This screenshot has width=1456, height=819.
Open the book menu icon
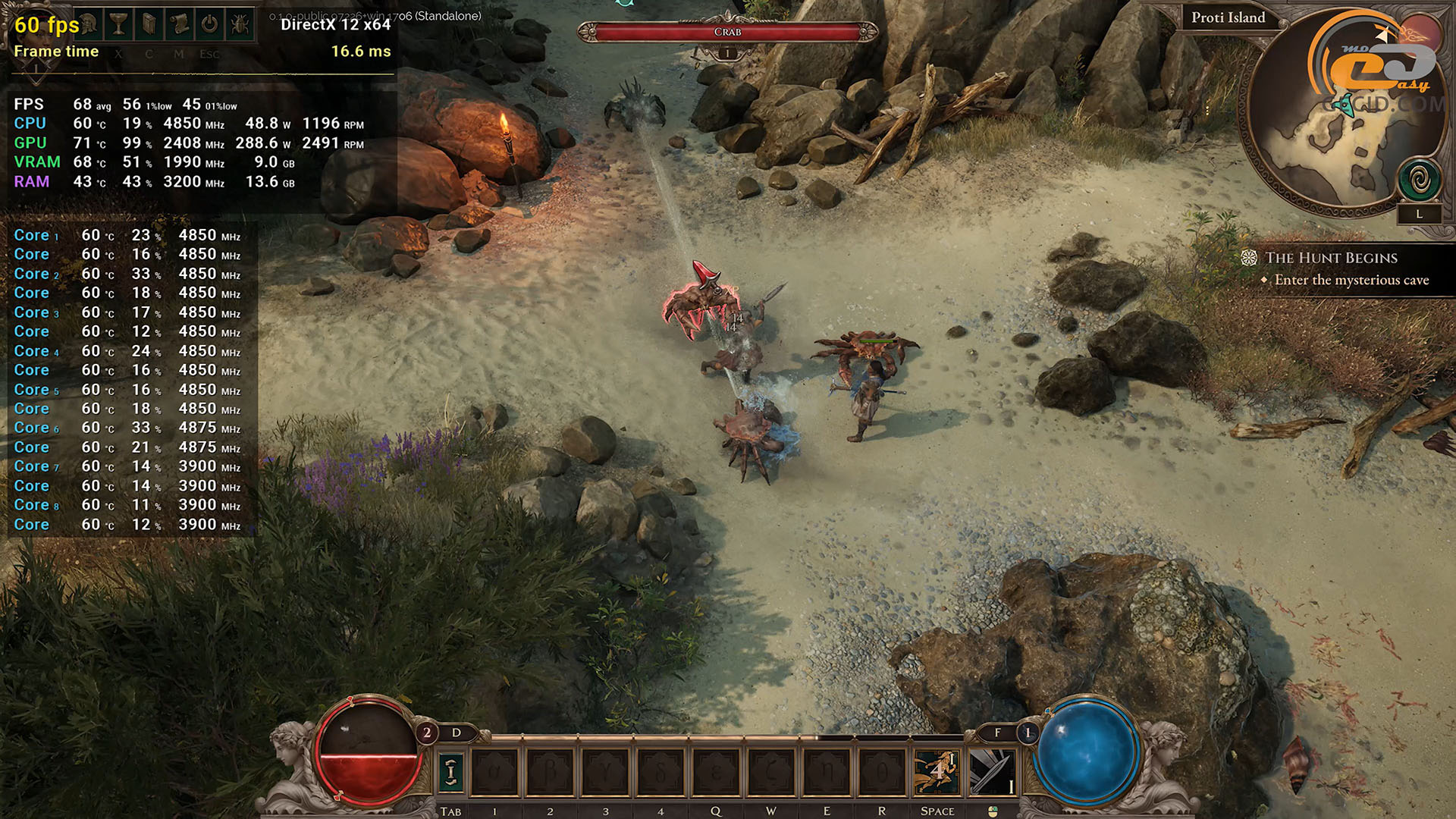pyautogui.click(x=149, y=24)
